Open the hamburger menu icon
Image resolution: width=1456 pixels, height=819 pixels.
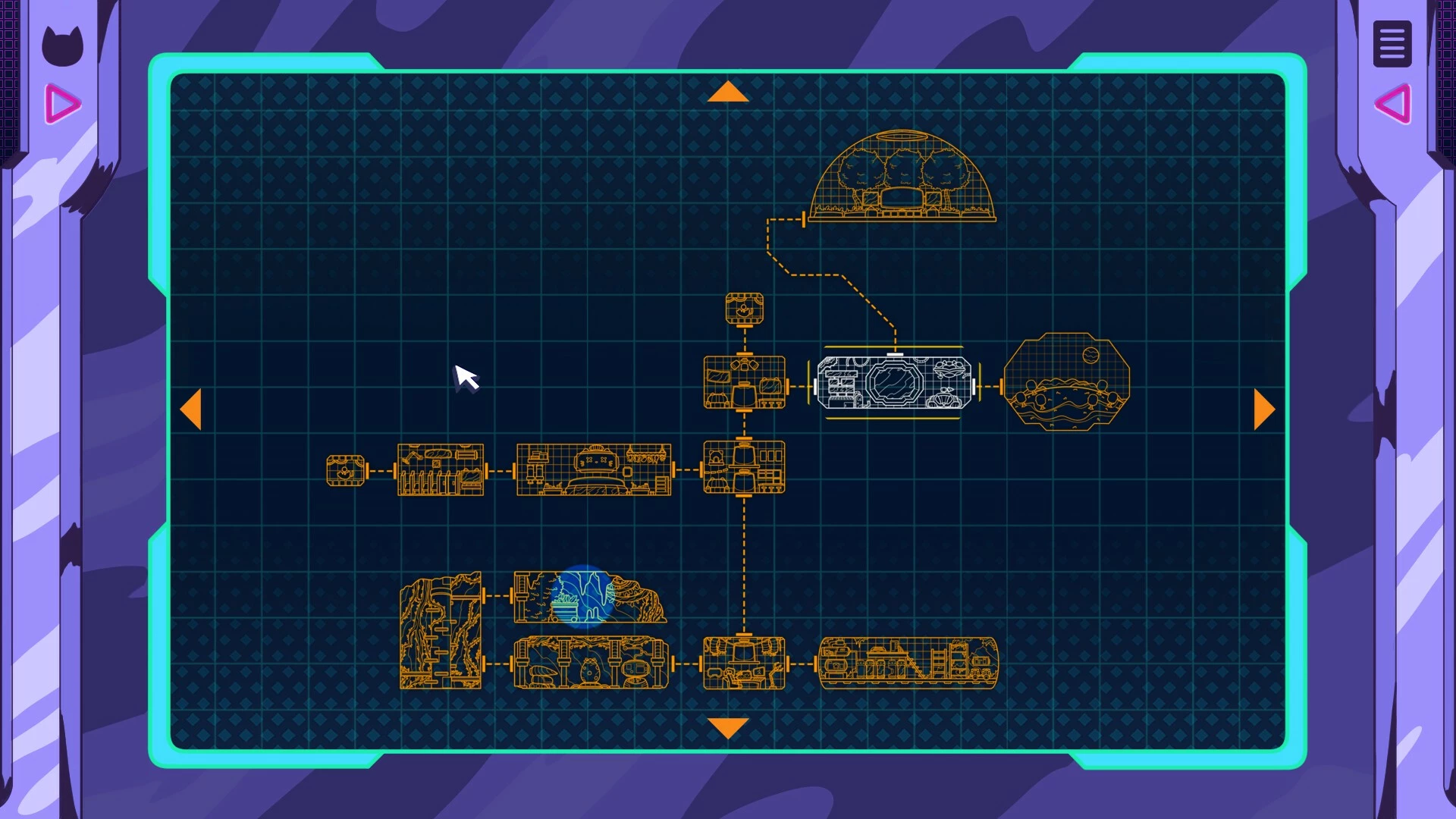click(1392, 44)
